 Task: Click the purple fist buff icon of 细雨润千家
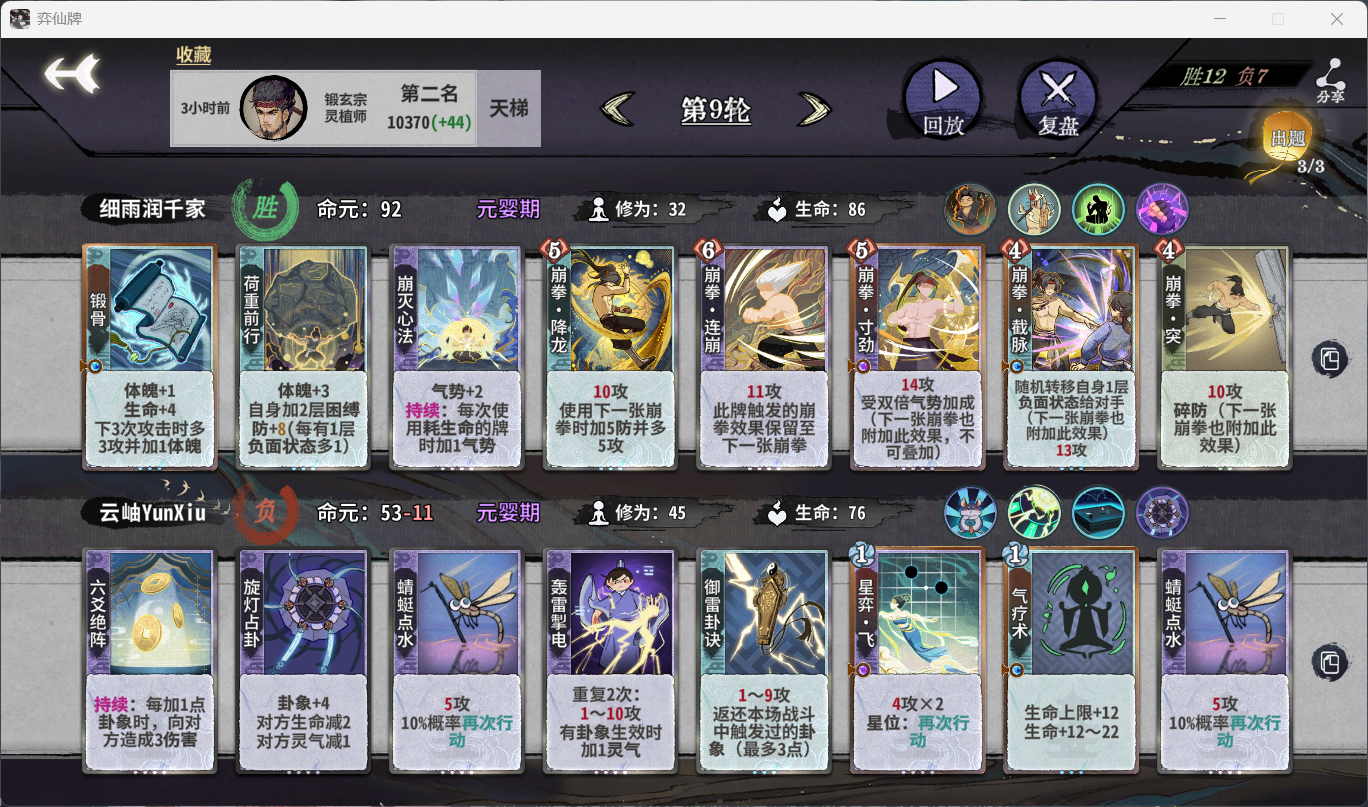[x=1161, y=209]
